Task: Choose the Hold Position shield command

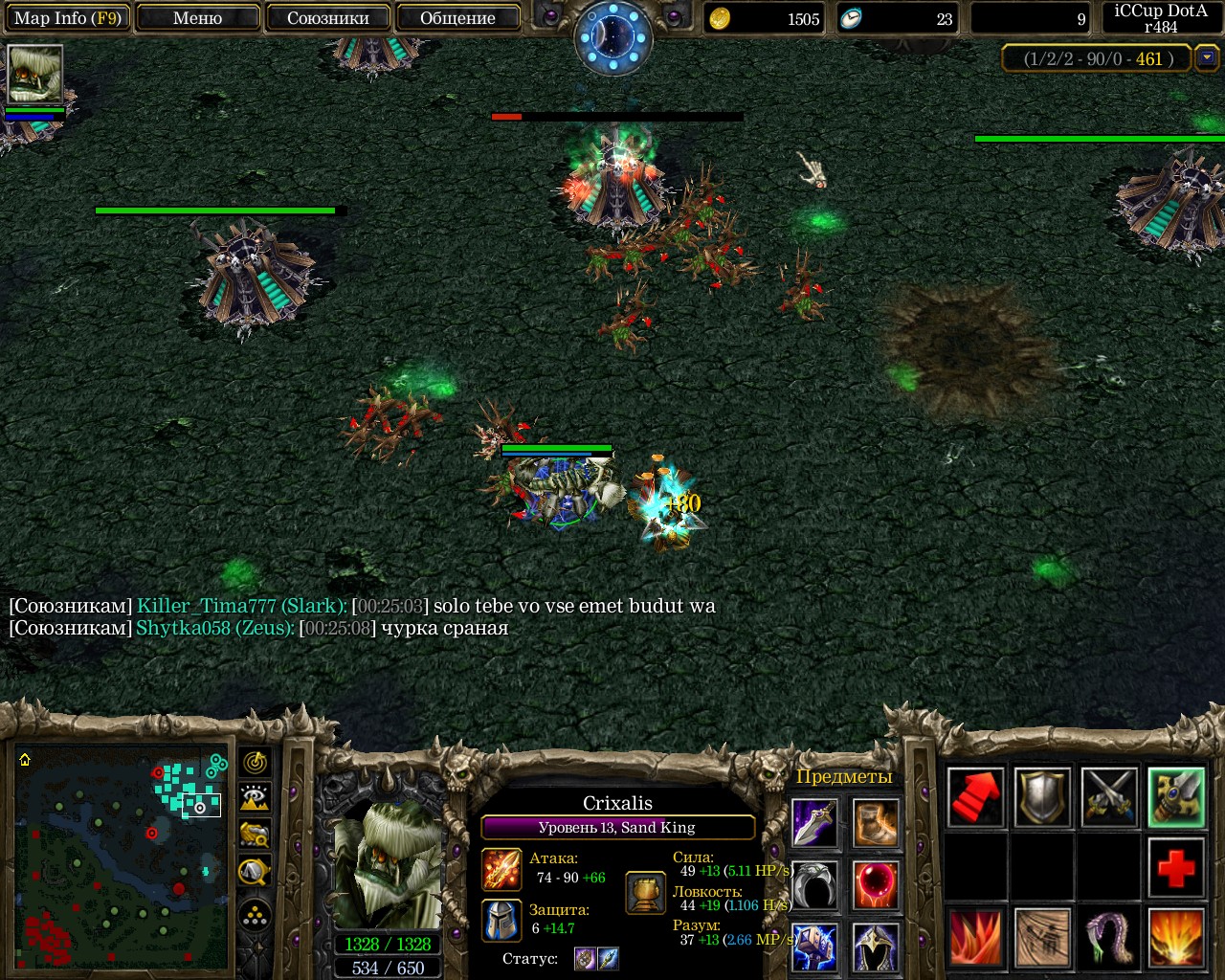Action: pos(1042,797)
